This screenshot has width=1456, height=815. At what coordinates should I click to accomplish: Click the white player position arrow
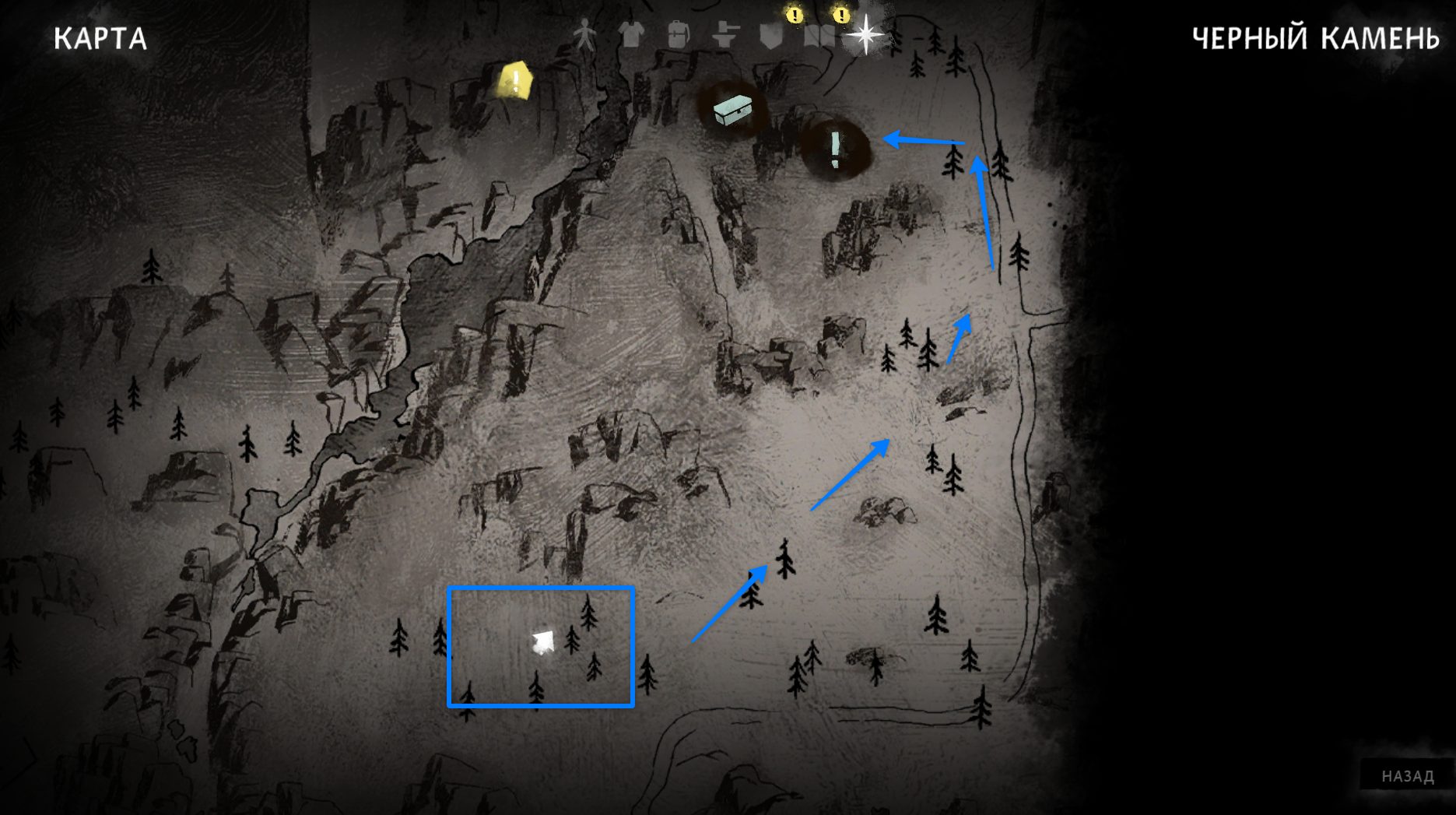pyautogui.click(x=542, y=642)
